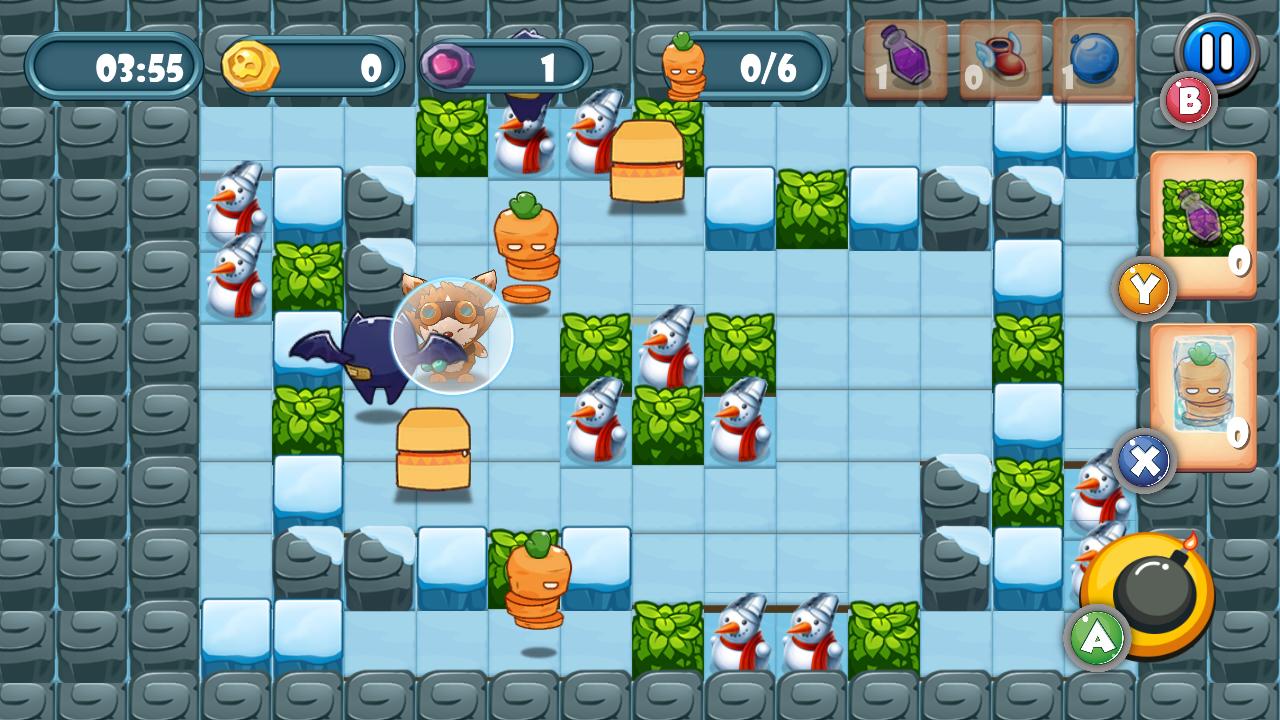Click the snowman with red scarf top left

(x=237, y=200)
